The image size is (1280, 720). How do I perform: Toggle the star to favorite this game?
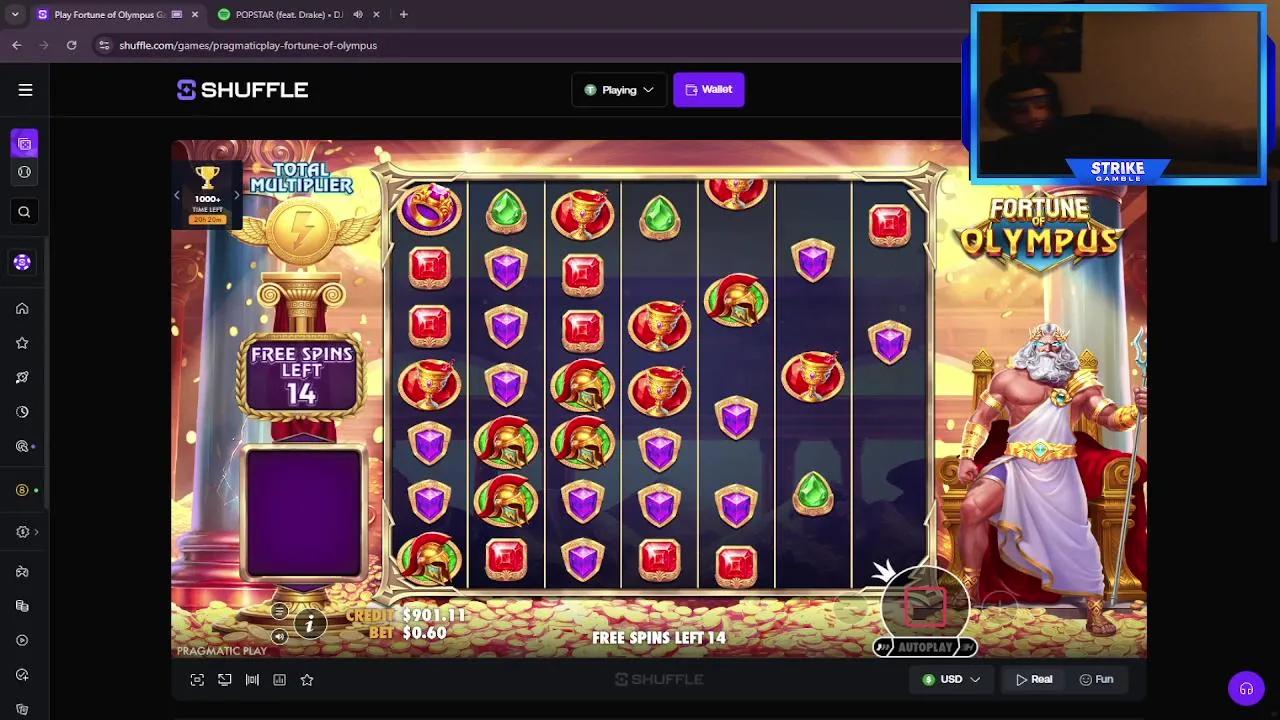pos(307,680)
